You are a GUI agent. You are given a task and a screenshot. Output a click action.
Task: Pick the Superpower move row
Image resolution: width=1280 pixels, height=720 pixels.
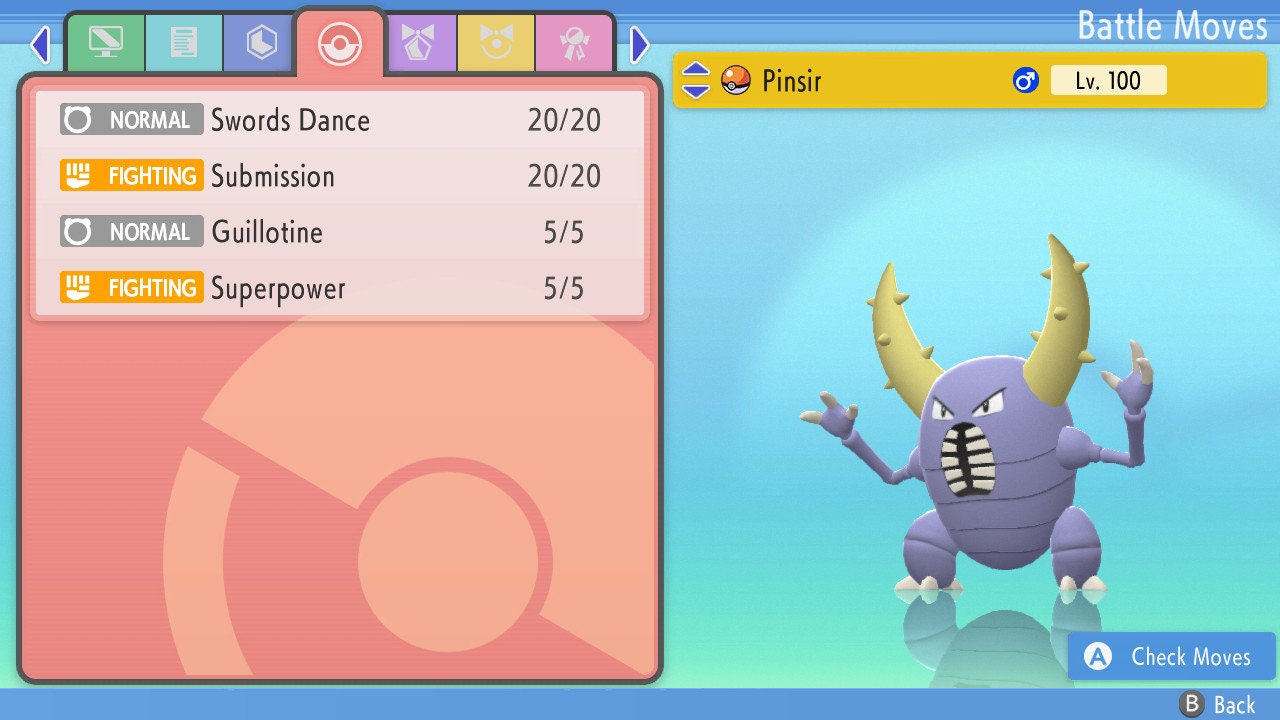click(x=340, y=288)
